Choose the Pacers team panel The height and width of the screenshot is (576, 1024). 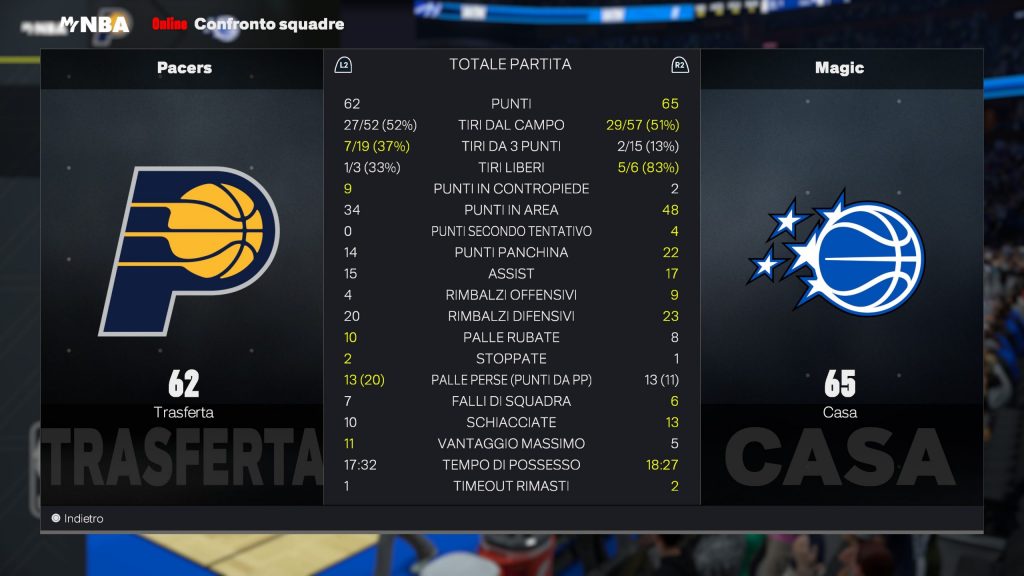pos(184,250)
